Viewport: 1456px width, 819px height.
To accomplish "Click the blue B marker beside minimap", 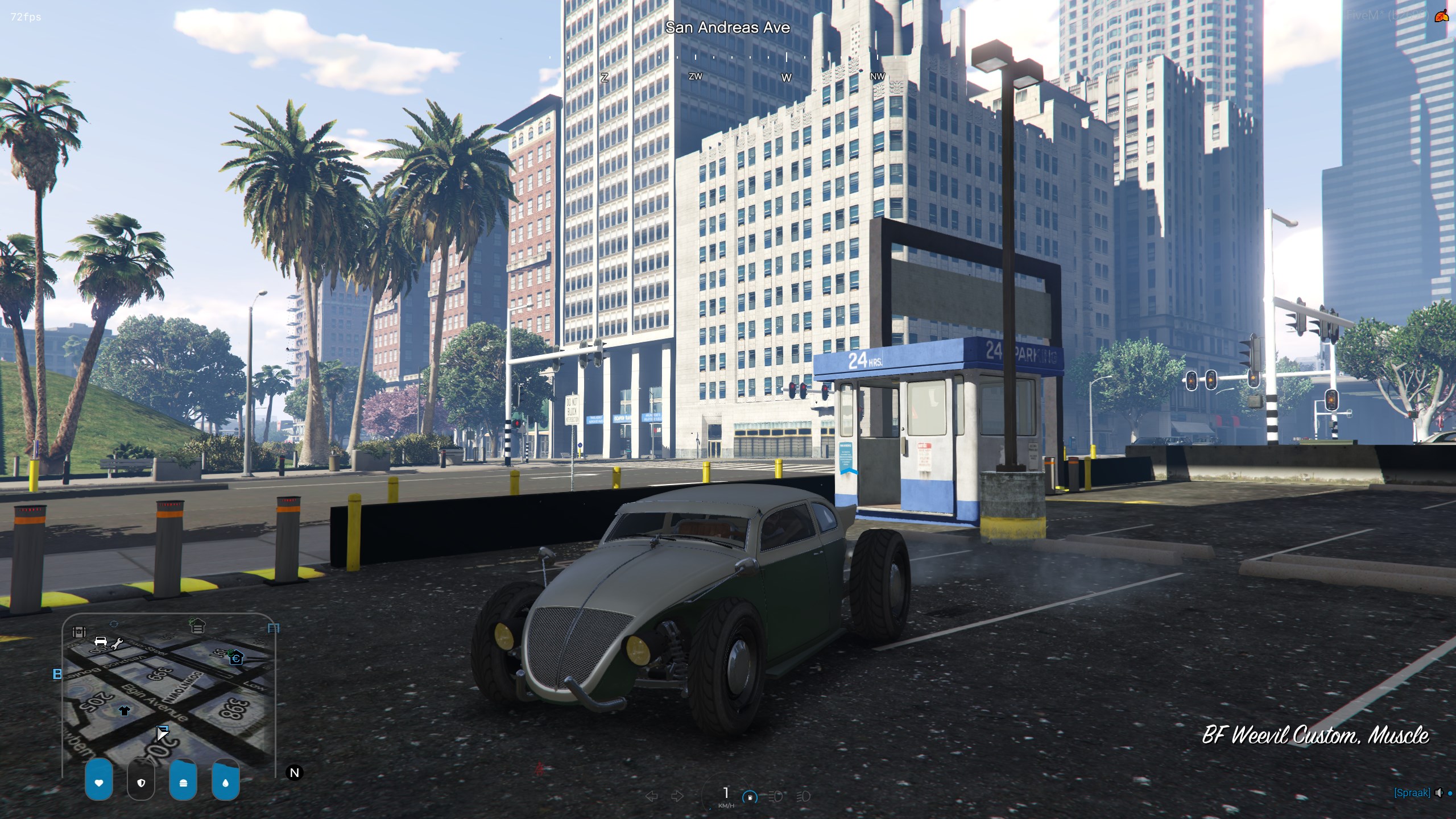I will [57, 675].
